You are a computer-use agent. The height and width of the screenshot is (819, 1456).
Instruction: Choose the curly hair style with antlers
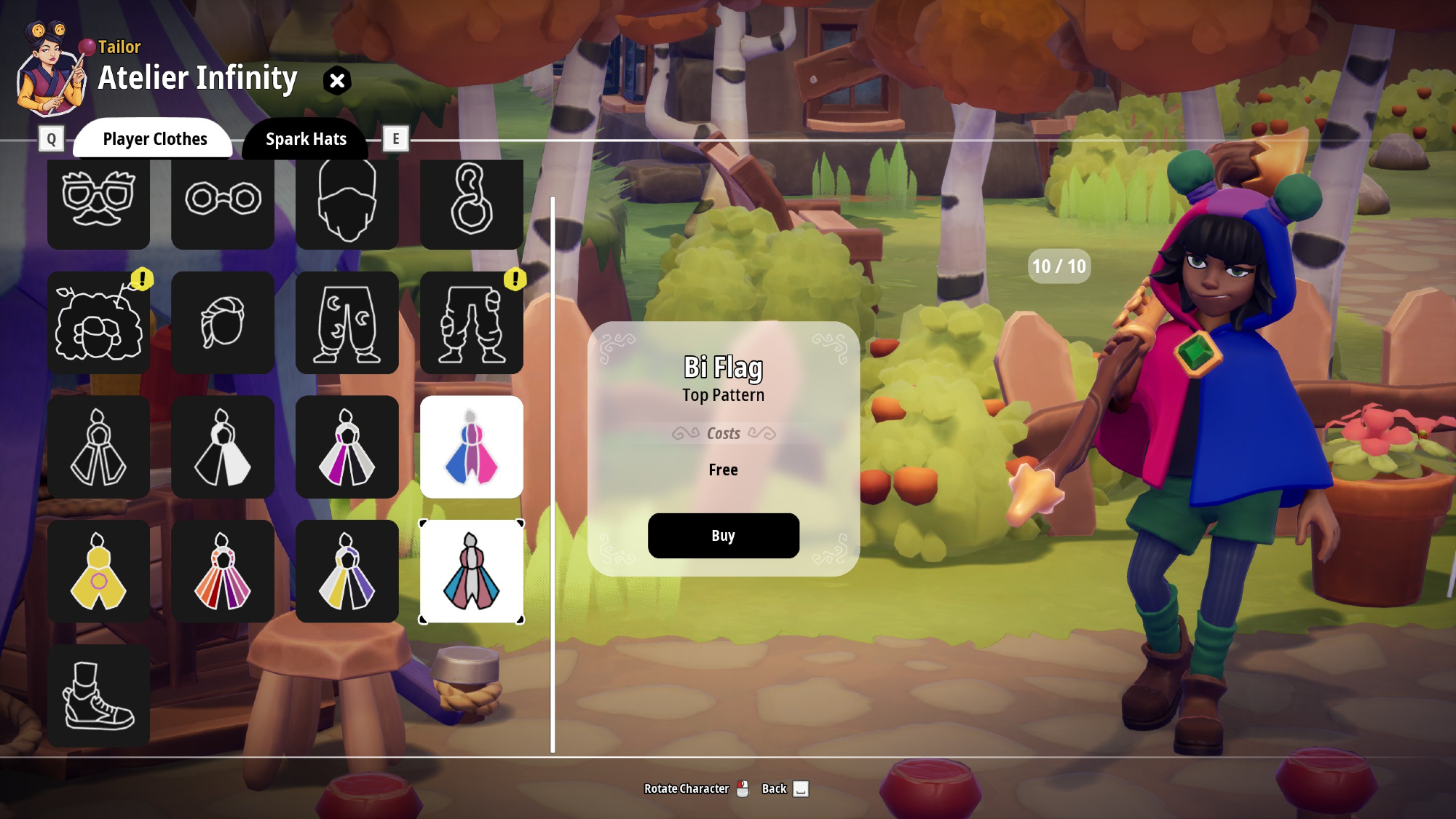(x=98, y=323)
